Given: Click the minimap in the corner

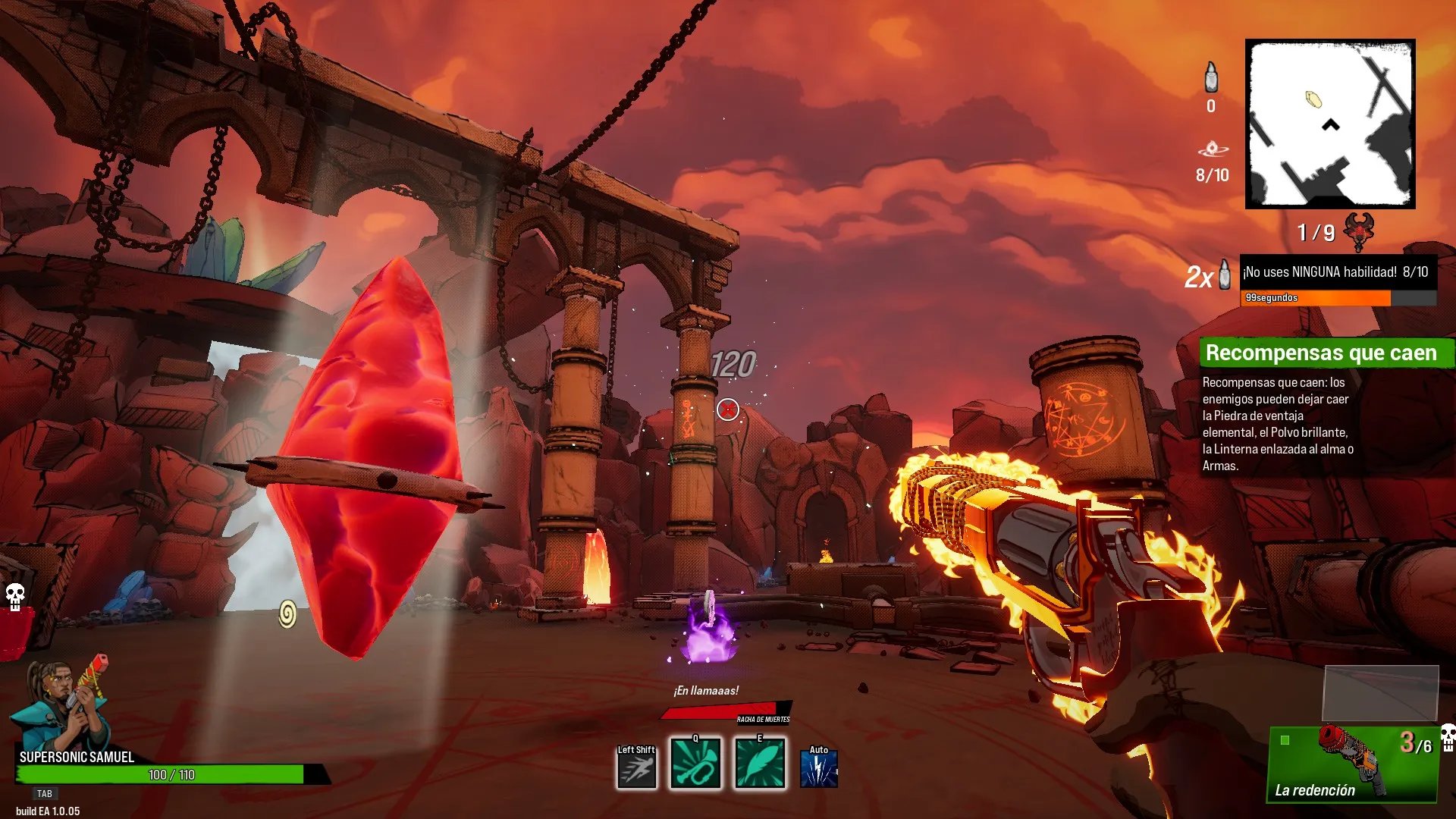Looking at the screenshot, I should pos(1330,124).
